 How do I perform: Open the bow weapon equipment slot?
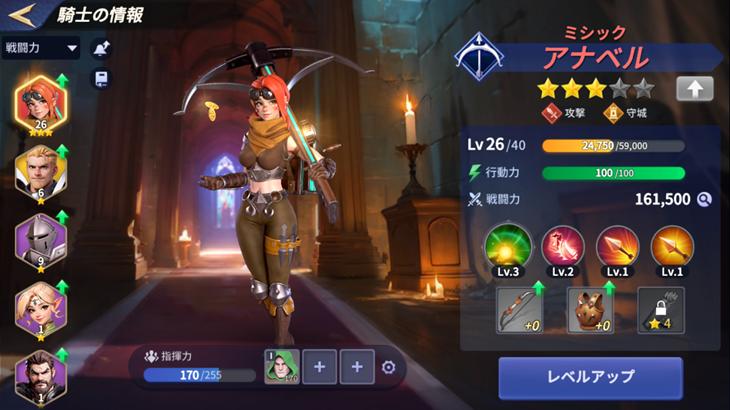(x=518, y=311)
